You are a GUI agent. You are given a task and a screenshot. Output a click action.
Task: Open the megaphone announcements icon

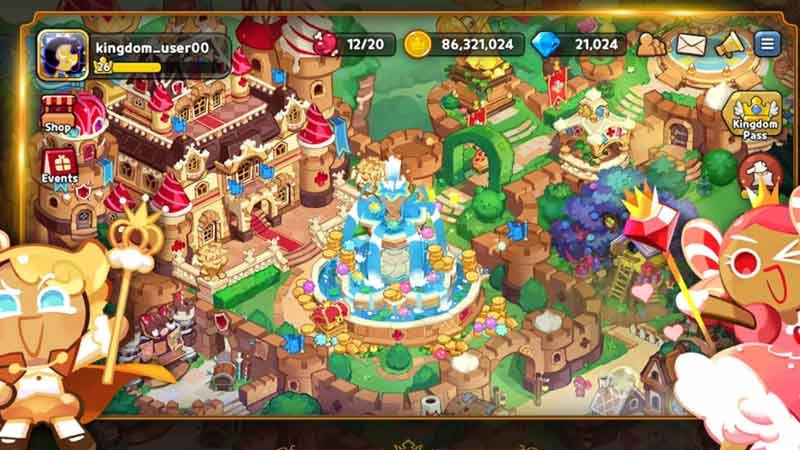731,44
